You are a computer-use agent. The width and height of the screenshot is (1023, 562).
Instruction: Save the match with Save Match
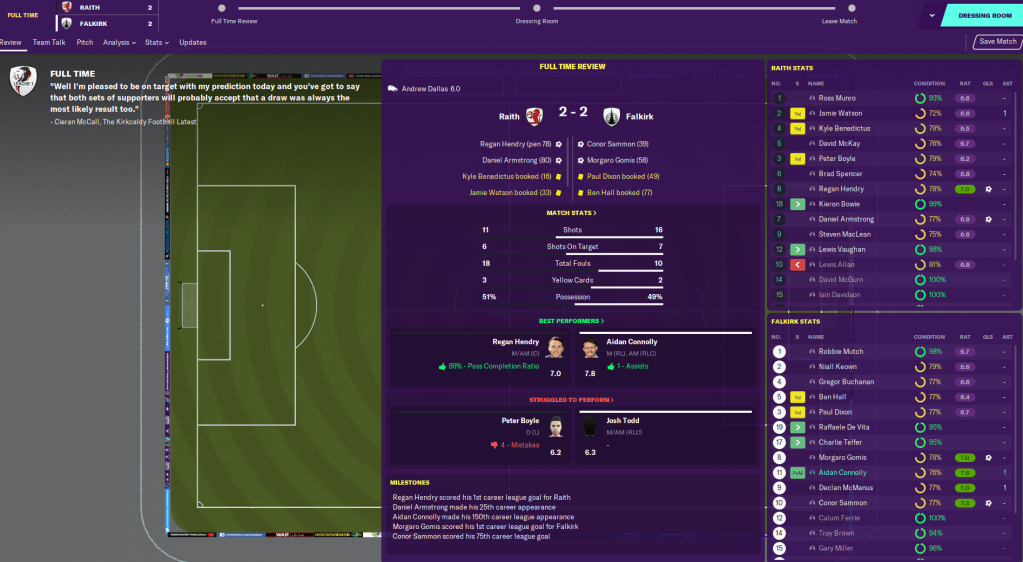click(997, 42)
